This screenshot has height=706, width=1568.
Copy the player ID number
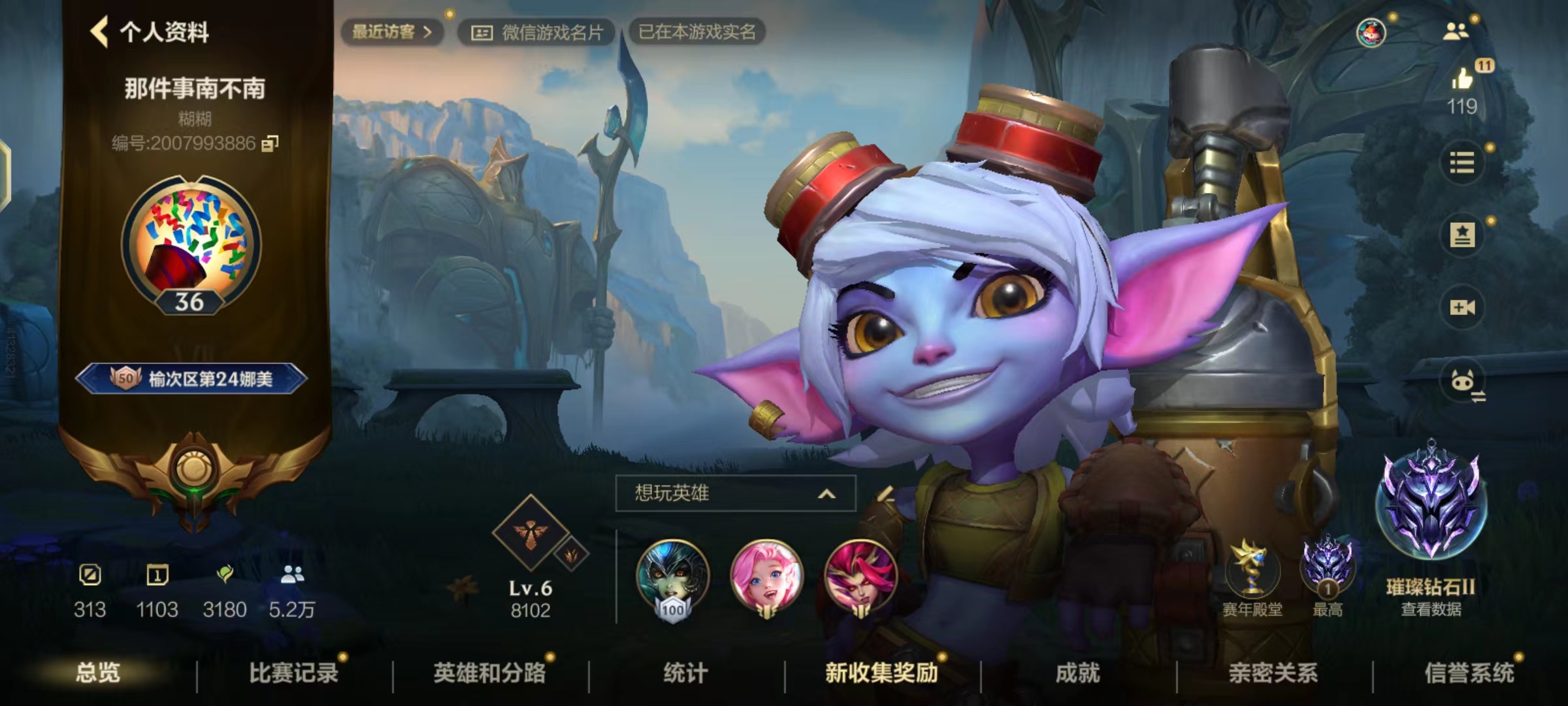point(270,143)
